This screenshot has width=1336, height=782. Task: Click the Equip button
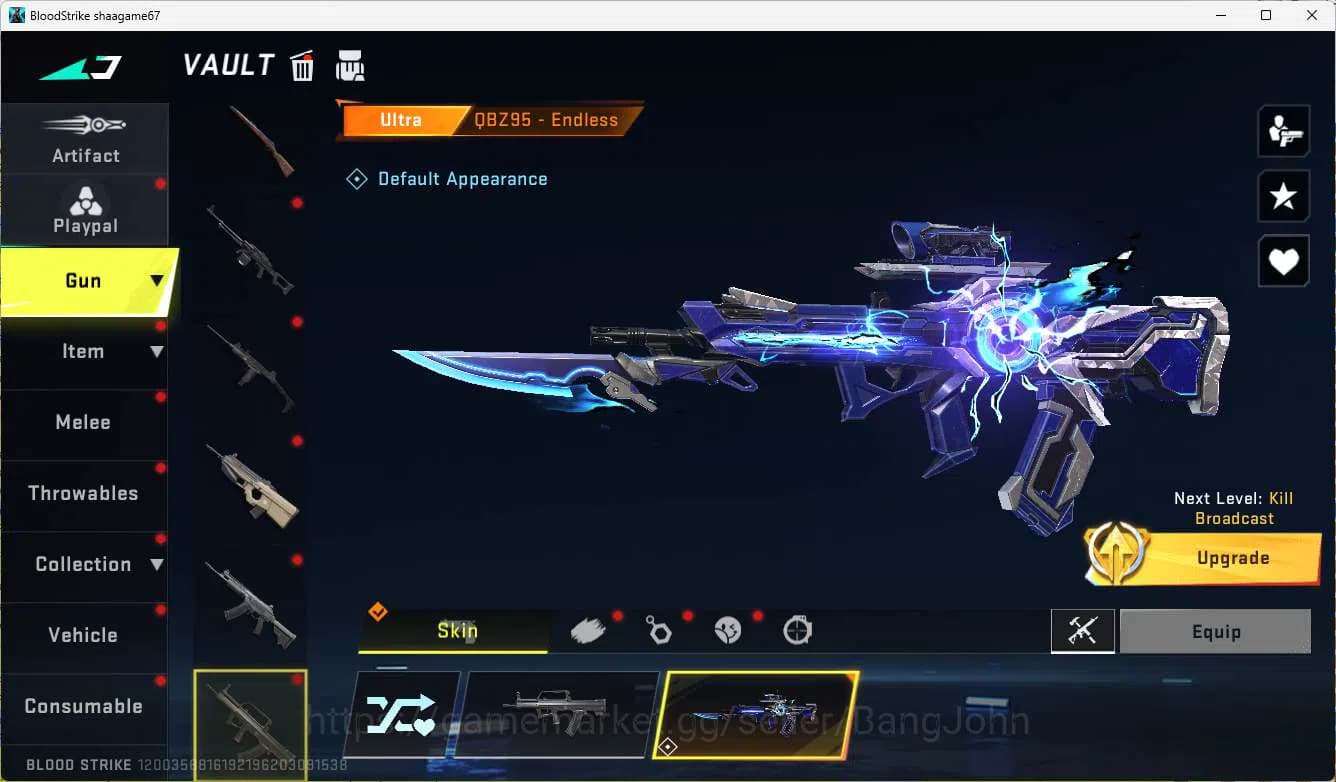(1216, 631)
